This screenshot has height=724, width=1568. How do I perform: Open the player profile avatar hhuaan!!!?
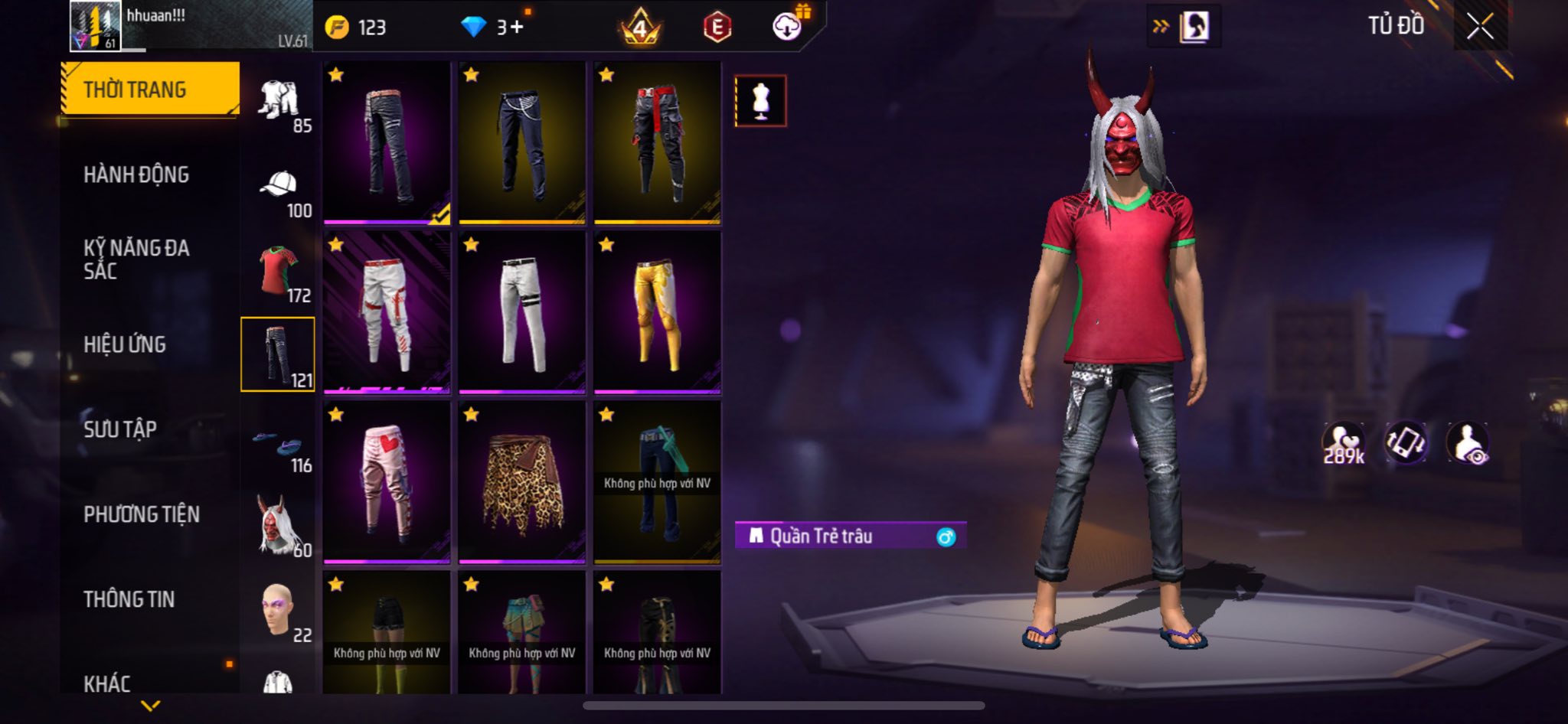click(95, 27)
